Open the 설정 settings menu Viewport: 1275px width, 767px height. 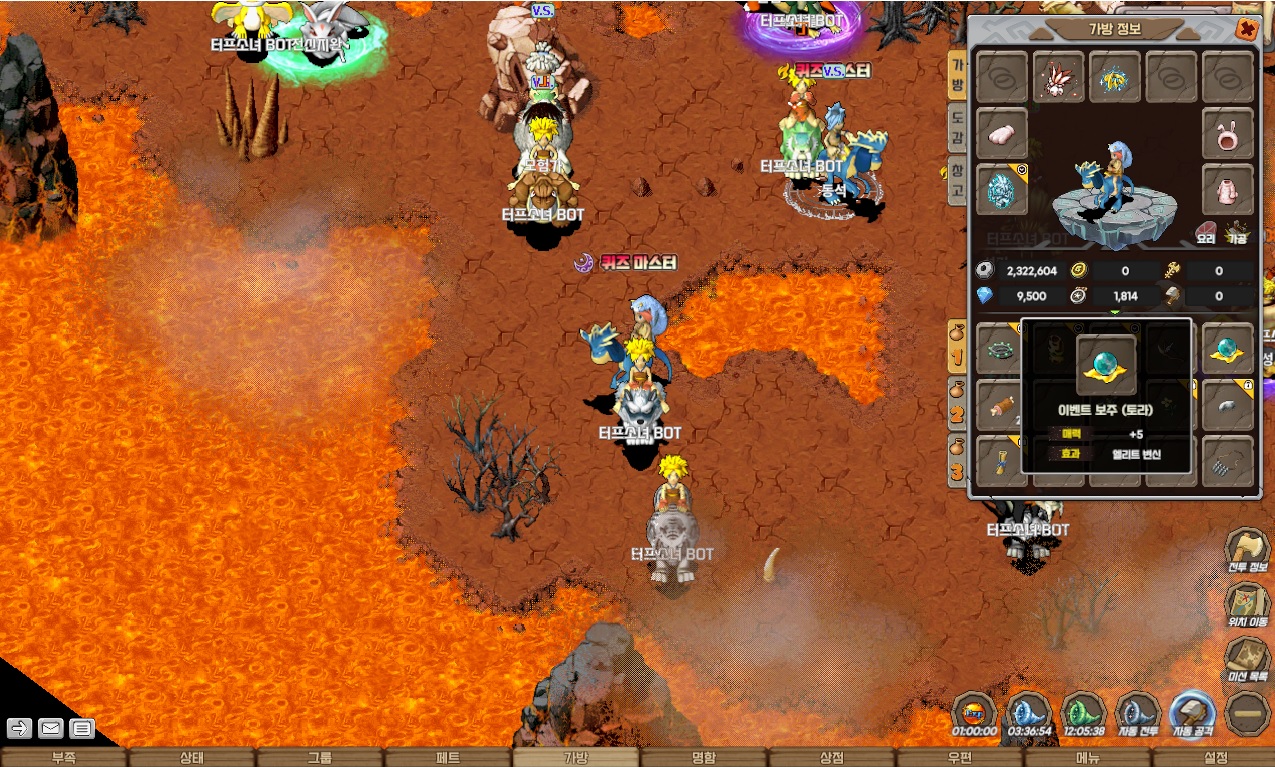(x=1215, y=758)
